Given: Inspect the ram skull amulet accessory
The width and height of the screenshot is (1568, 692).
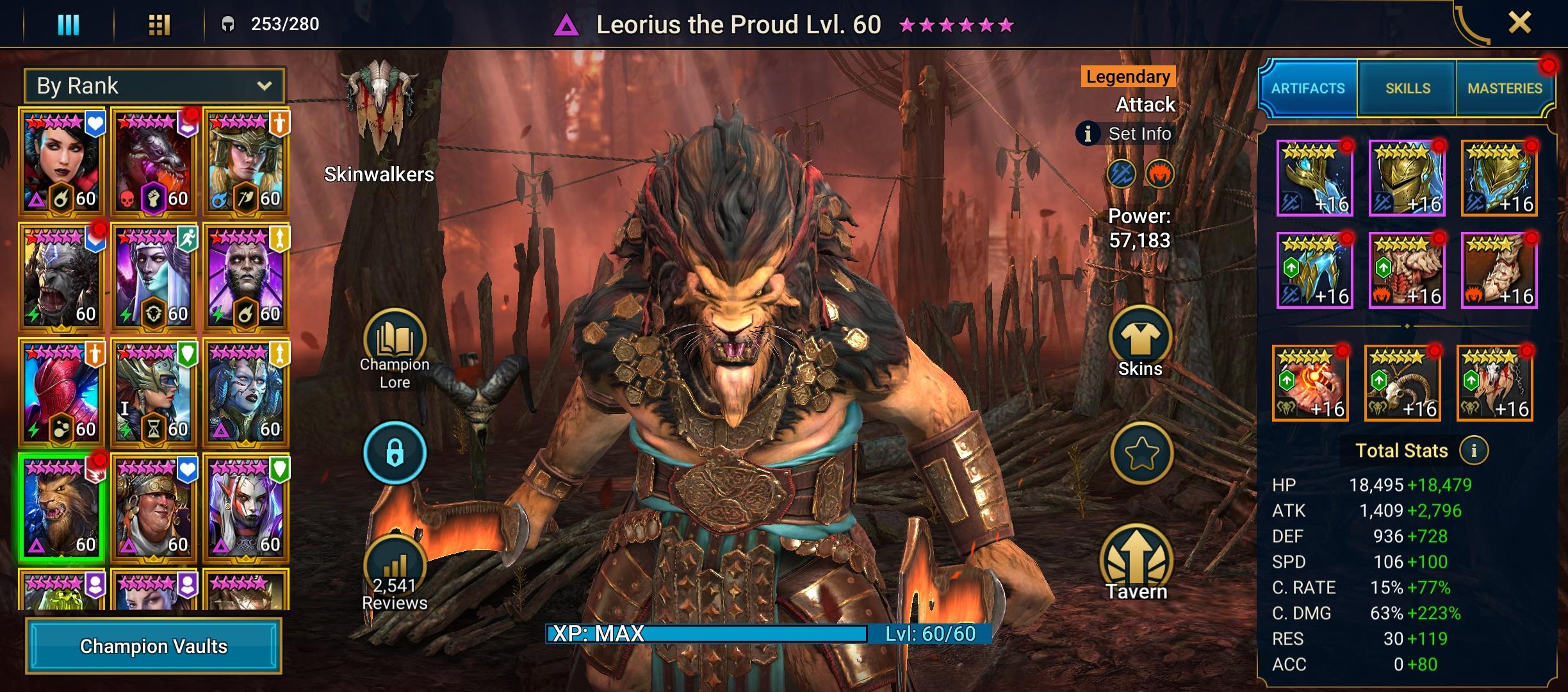Looking at the screenshot, I should click(1403, 383).
